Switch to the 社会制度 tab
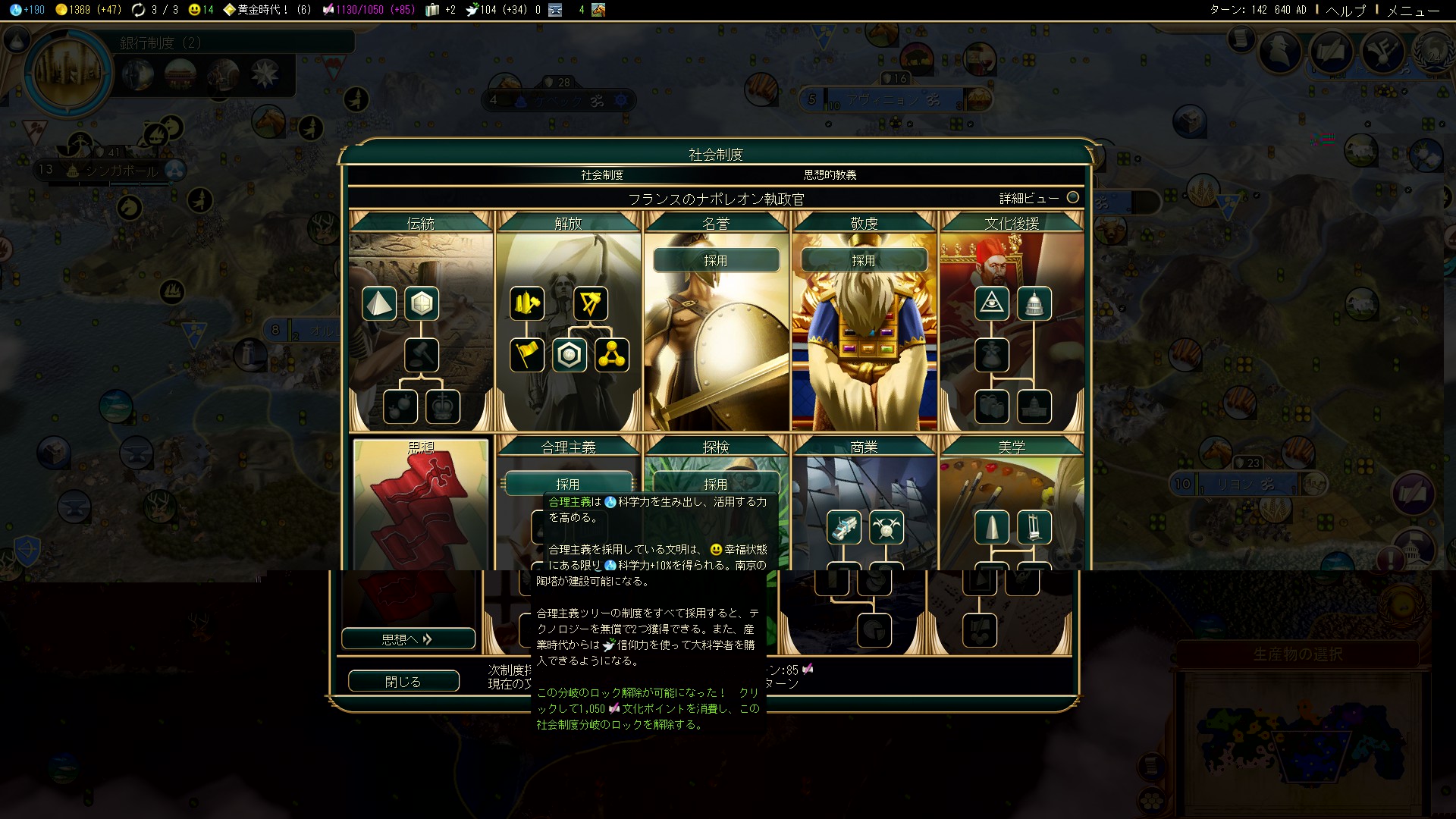The width and height of the screenshot is (1456, 819). 602,175
